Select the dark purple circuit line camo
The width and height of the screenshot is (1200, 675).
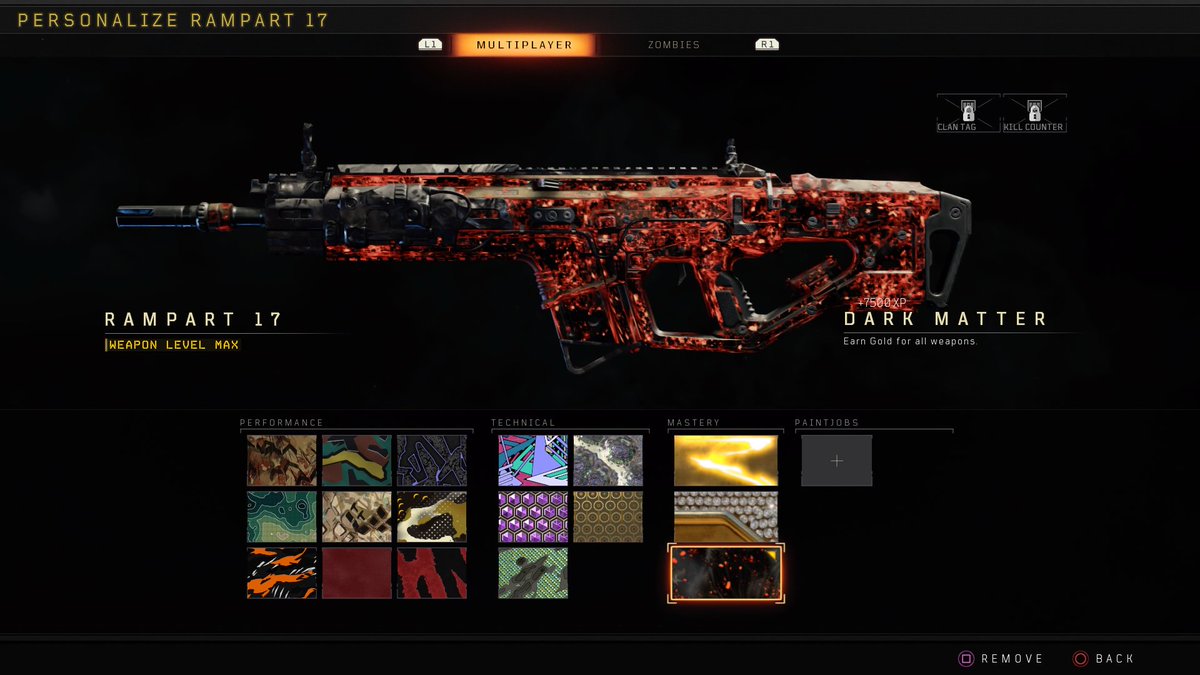[432, 461]
